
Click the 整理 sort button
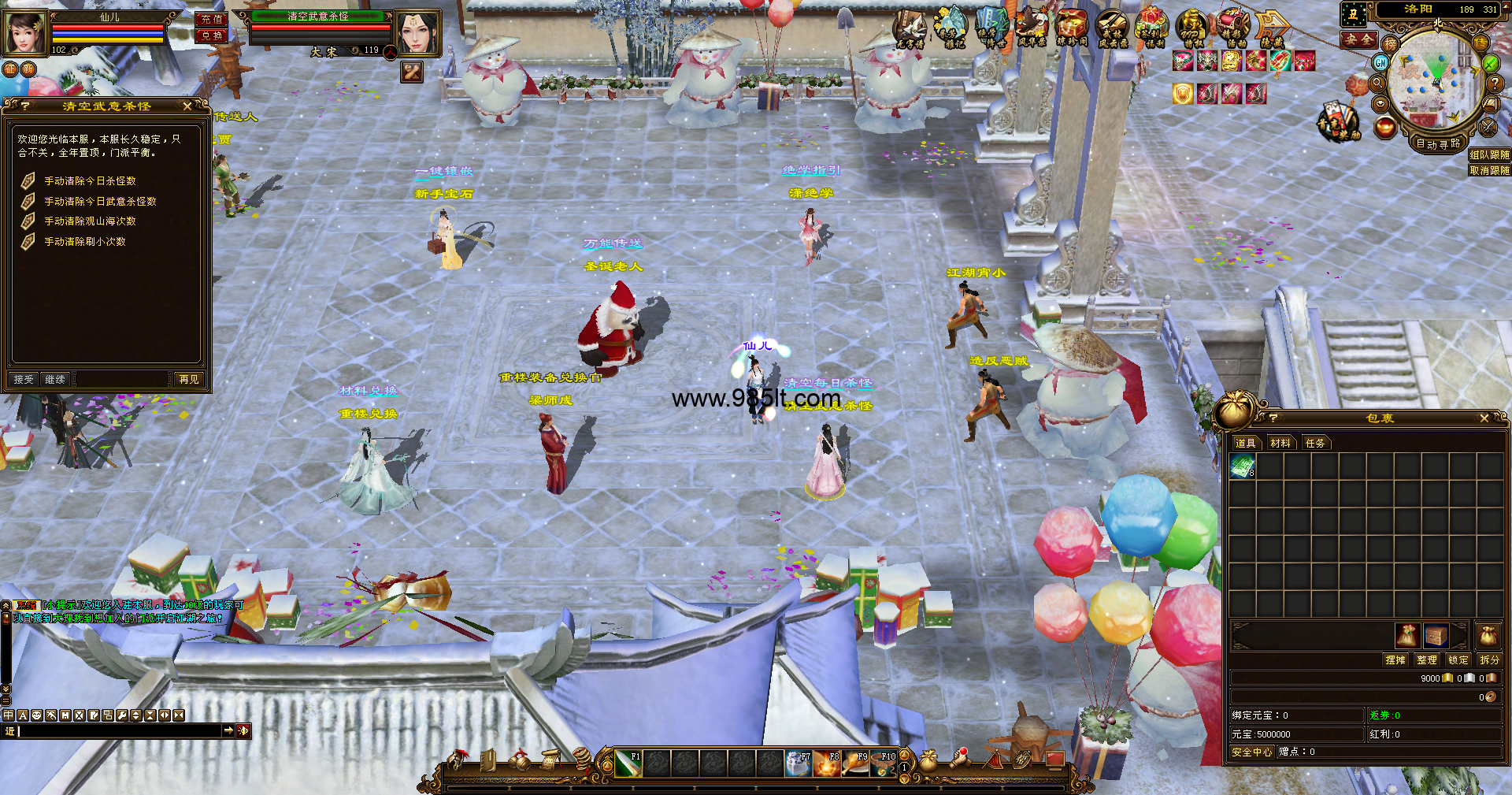pos(1426,660)
